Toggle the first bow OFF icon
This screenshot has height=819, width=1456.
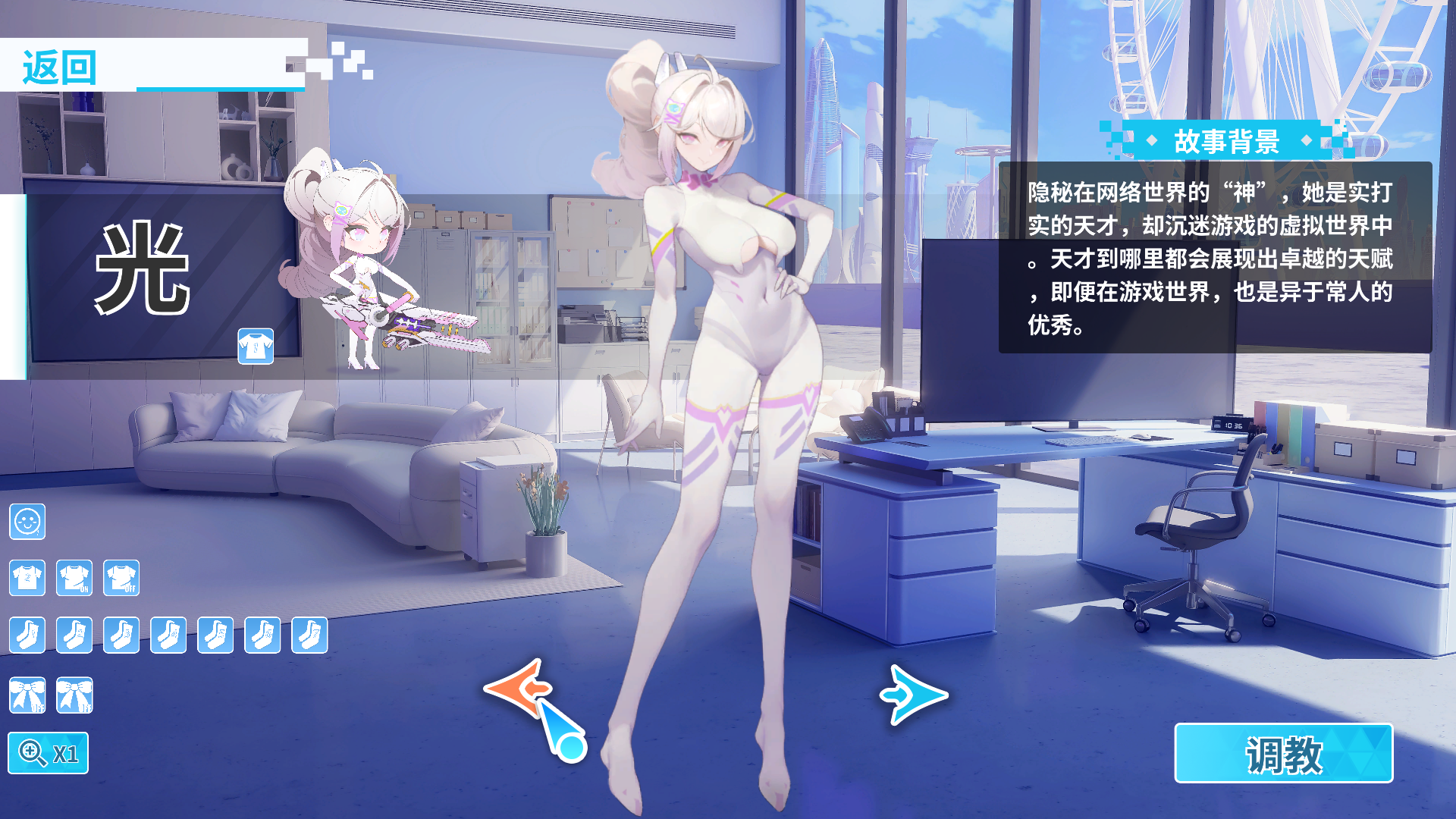pos(27,694)
